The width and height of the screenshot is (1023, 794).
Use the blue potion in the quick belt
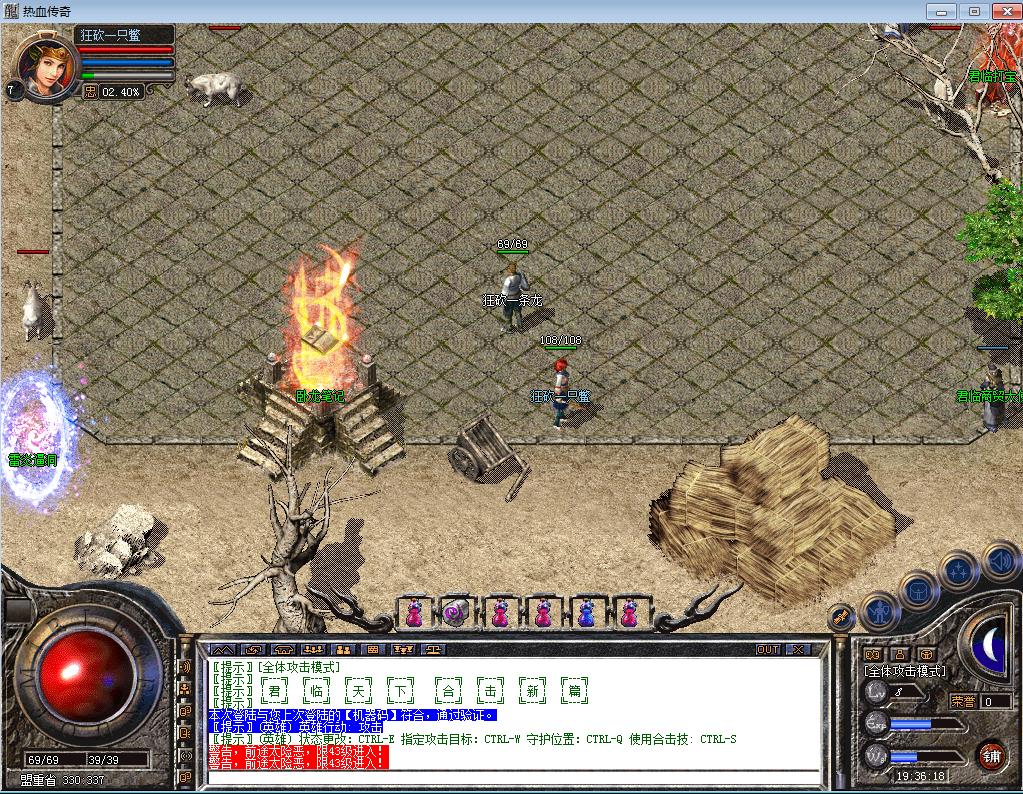[586, 613]
